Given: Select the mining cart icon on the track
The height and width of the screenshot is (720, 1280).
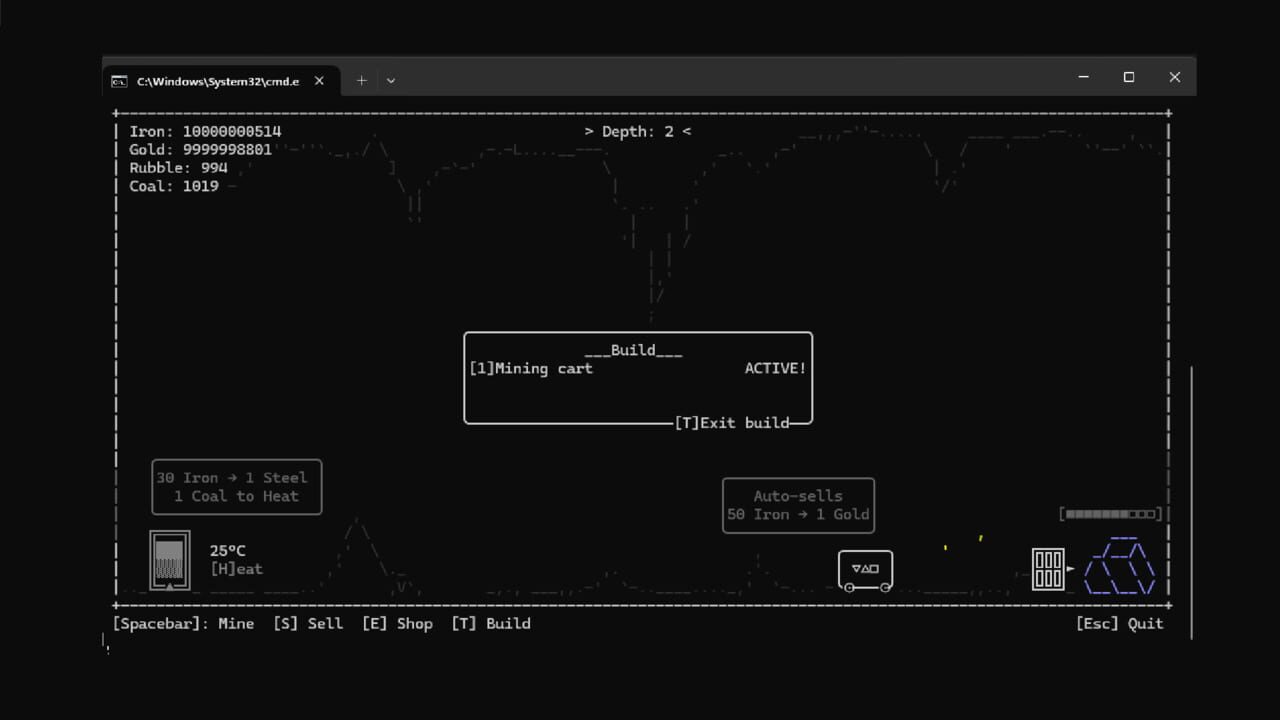Looking at the screenshot, I should tap(864, 569).
